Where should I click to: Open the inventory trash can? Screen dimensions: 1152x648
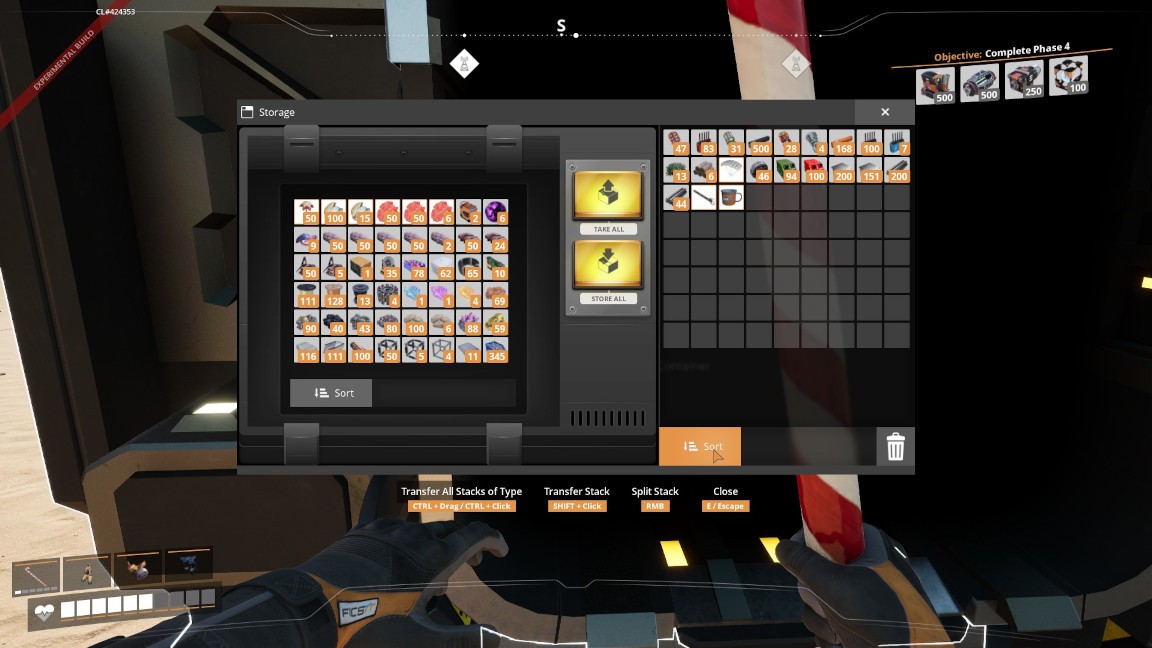(x=895, y=447)
